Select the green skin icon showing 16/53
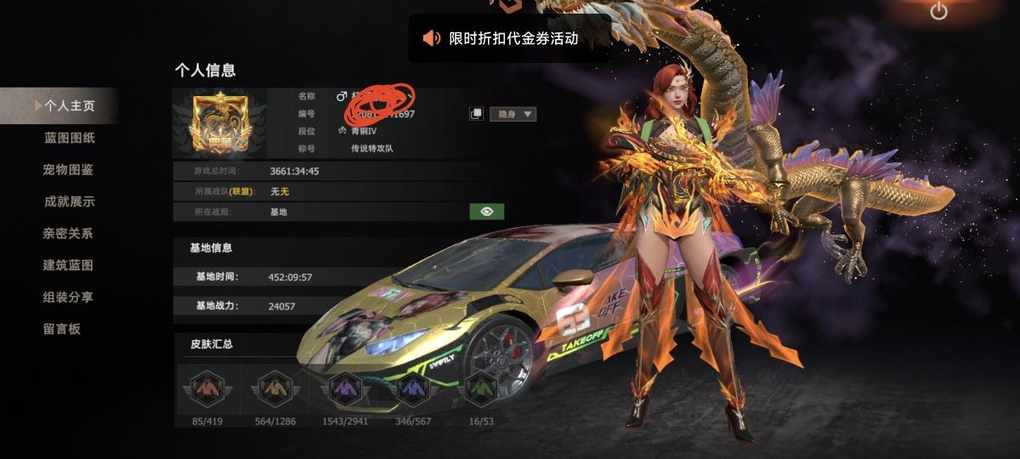This screenshot has height=459, width=1020. click(484, 388)
